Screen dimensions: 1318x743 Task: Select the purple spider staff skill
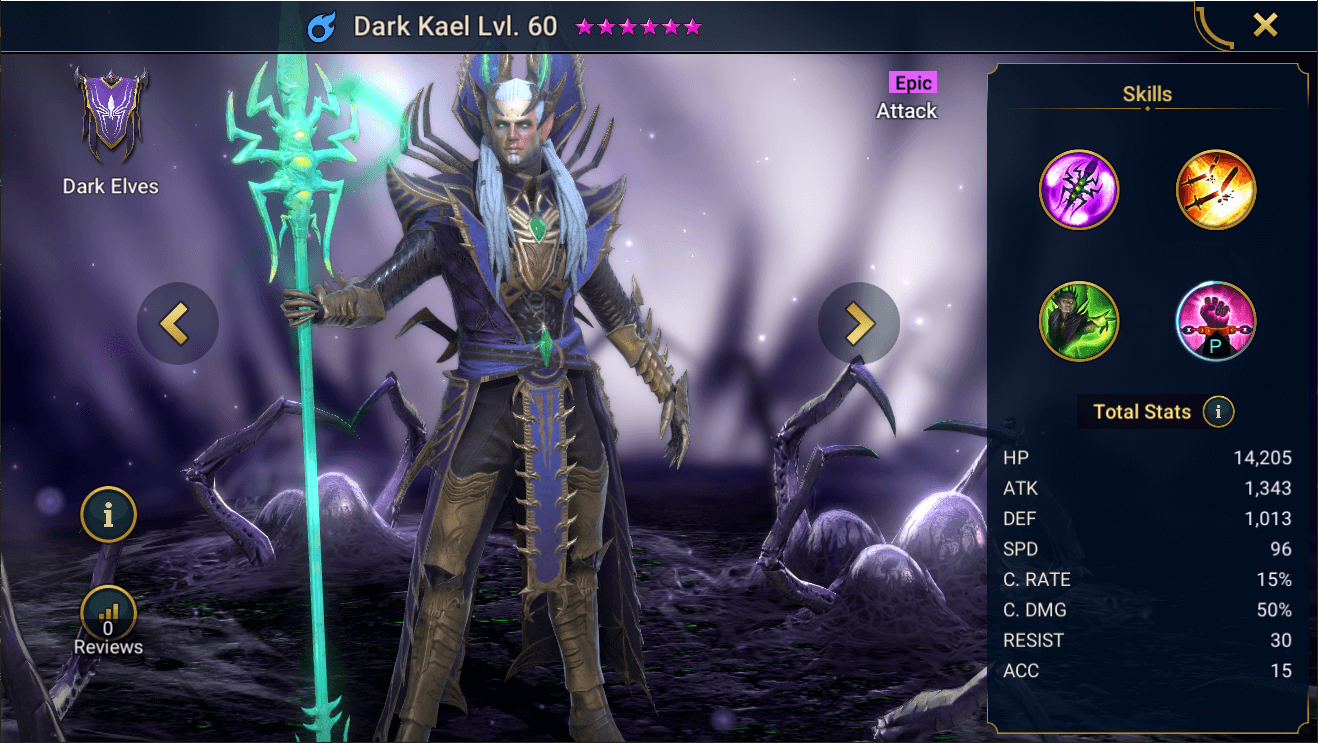[1078, 190]
